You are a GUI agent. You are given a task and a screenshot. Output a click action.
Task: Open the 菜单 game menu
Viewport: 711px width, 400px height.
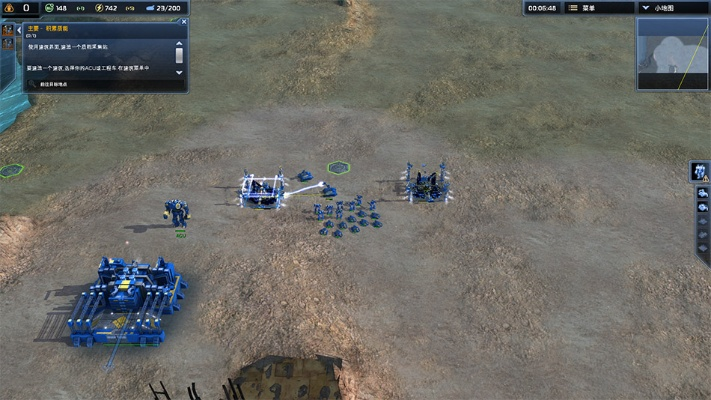click(x=600, y=8)
